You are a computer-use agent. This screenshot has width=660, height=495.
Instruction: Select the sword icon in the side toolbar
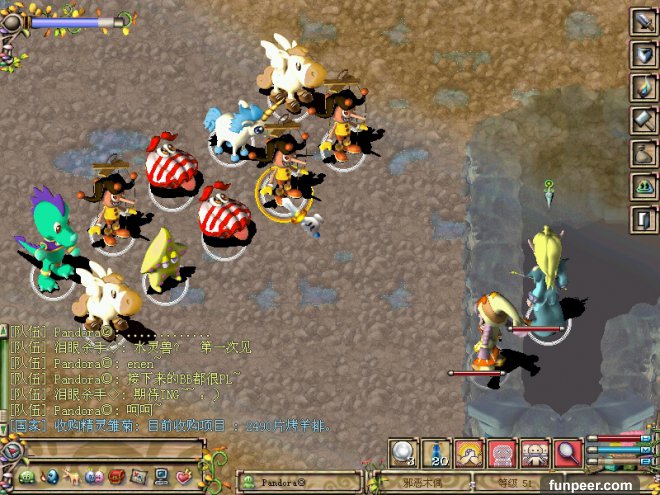643,21
